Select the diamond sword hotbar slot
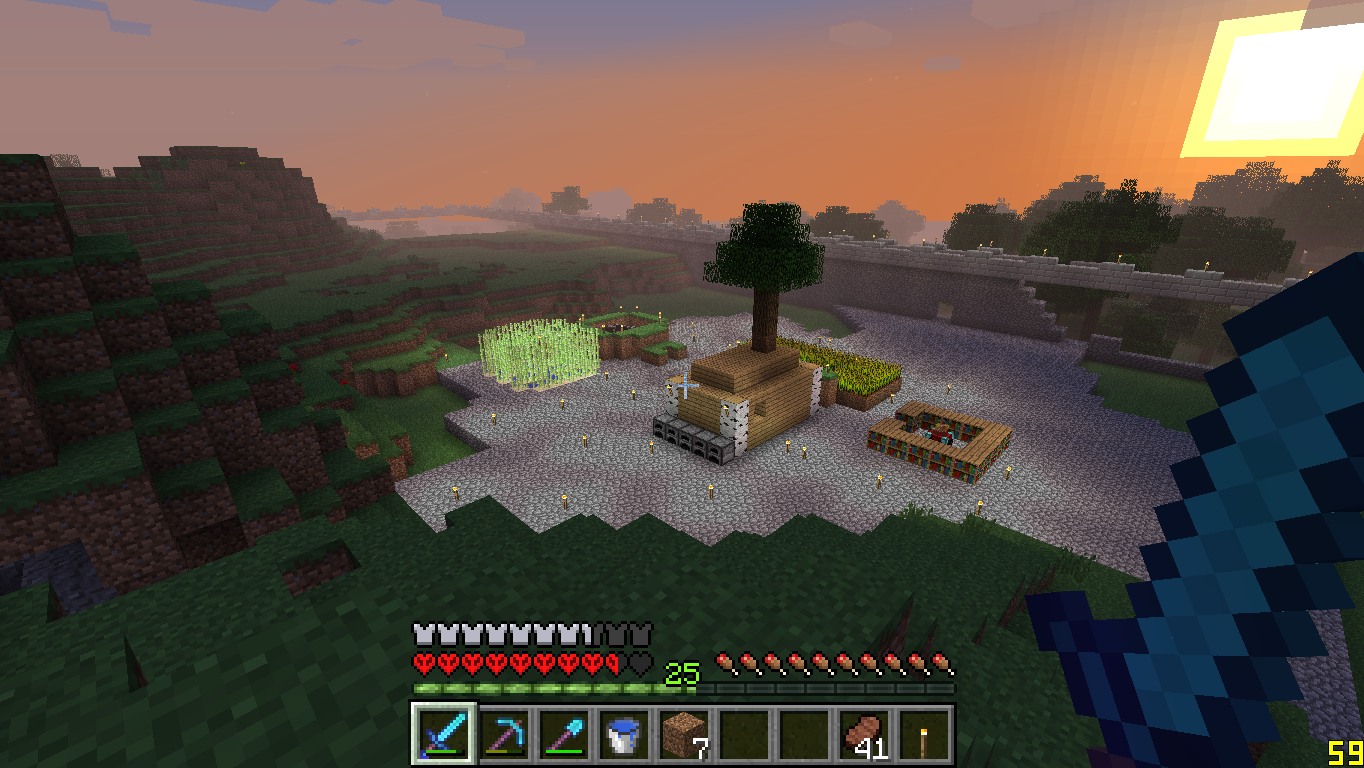This screenshot has width=1364, height=768. (443, 736)
